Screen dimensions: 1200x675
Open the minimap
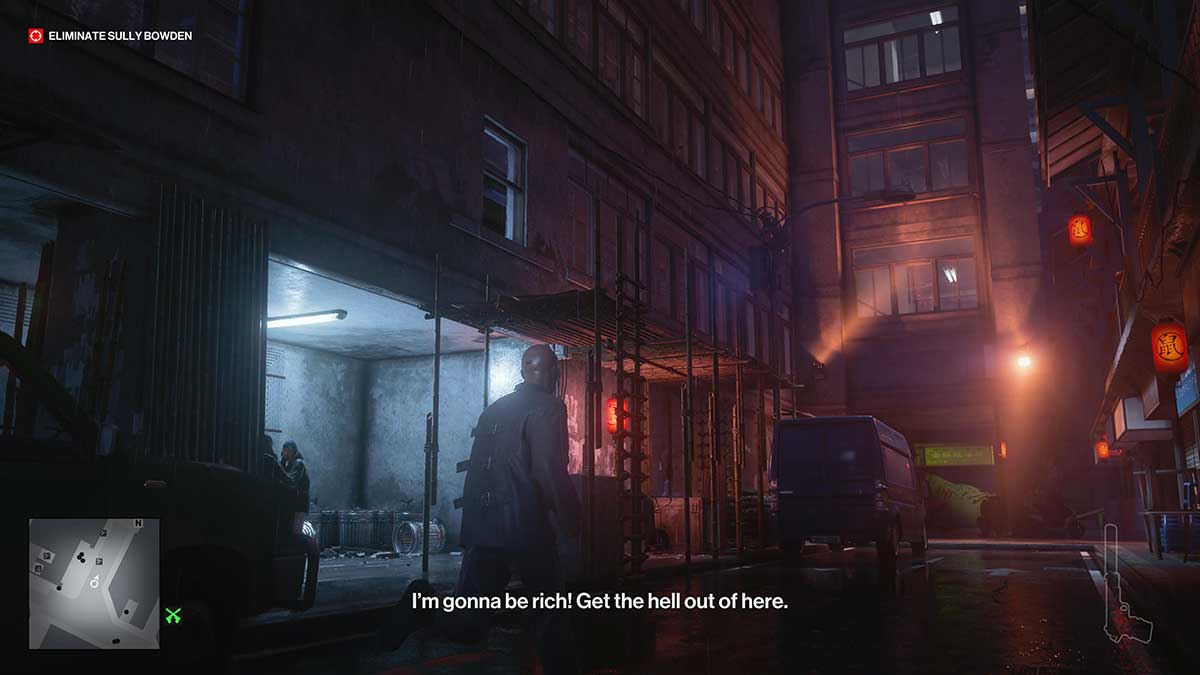[94, 583]
